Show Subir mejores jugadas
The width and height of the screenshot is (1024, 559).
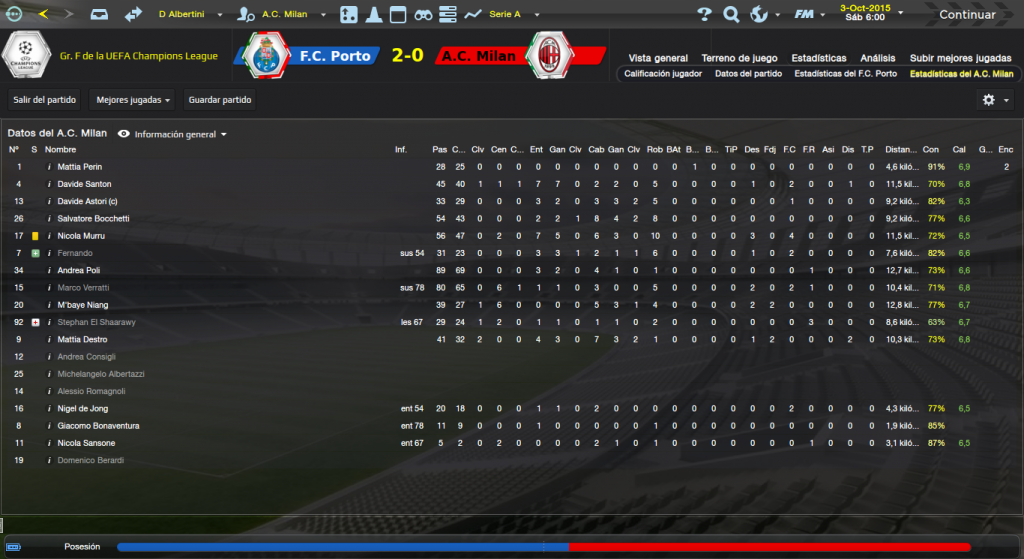point(960,58)
